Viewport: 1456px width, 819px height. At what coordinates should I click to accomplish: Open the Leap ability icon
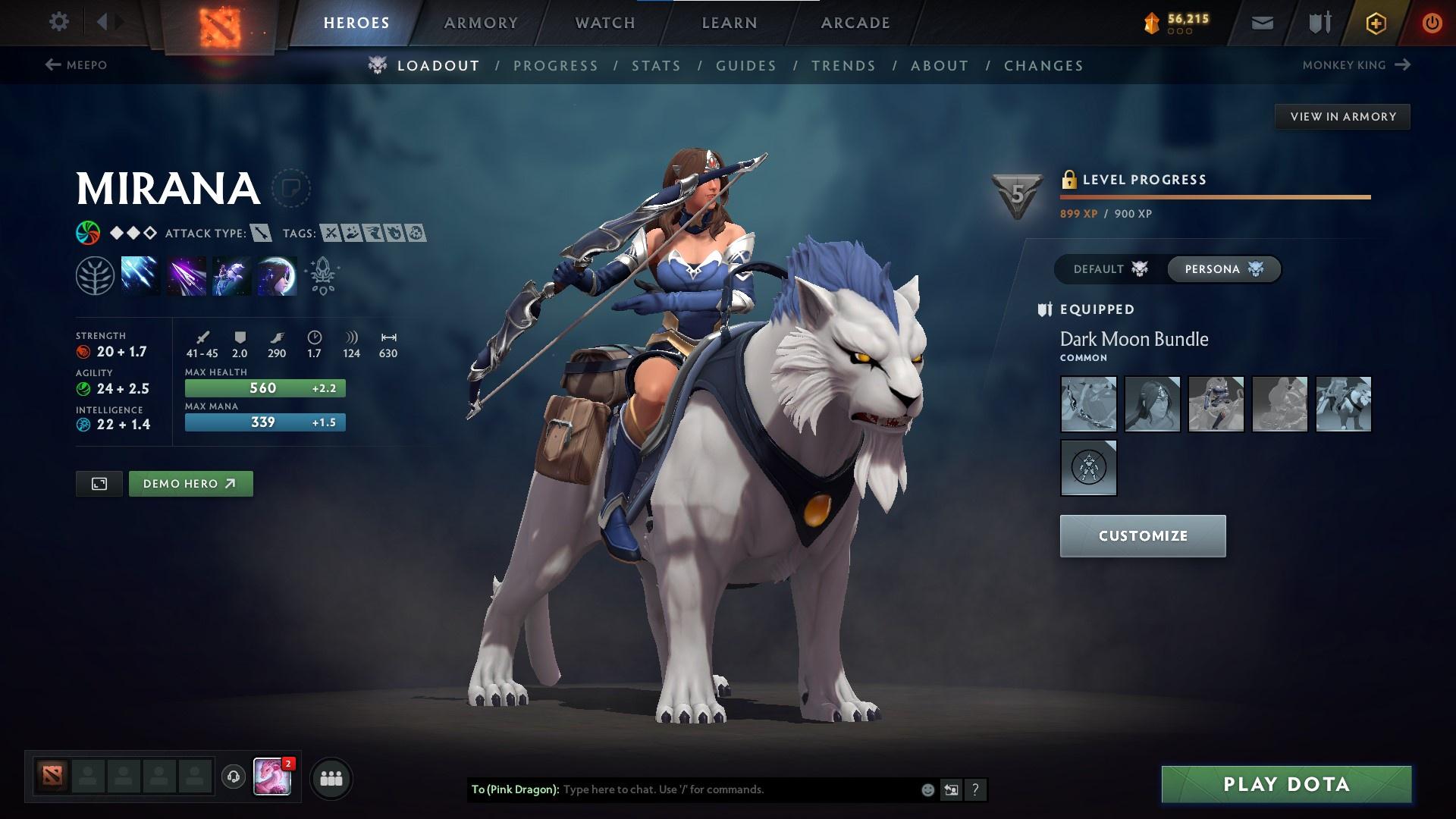point(233,275)
